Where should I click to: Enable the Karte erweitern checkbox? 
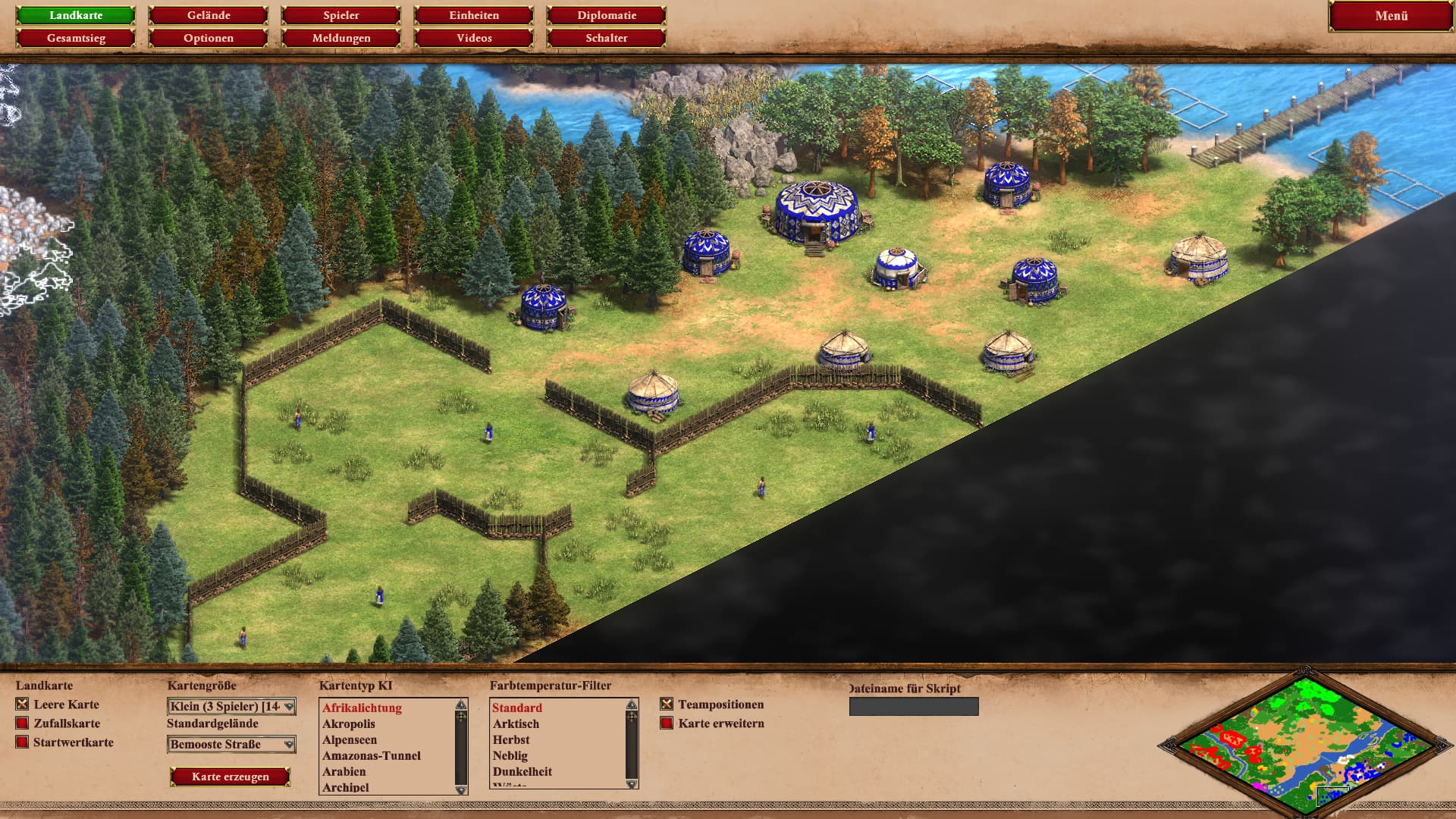(667, 723)
